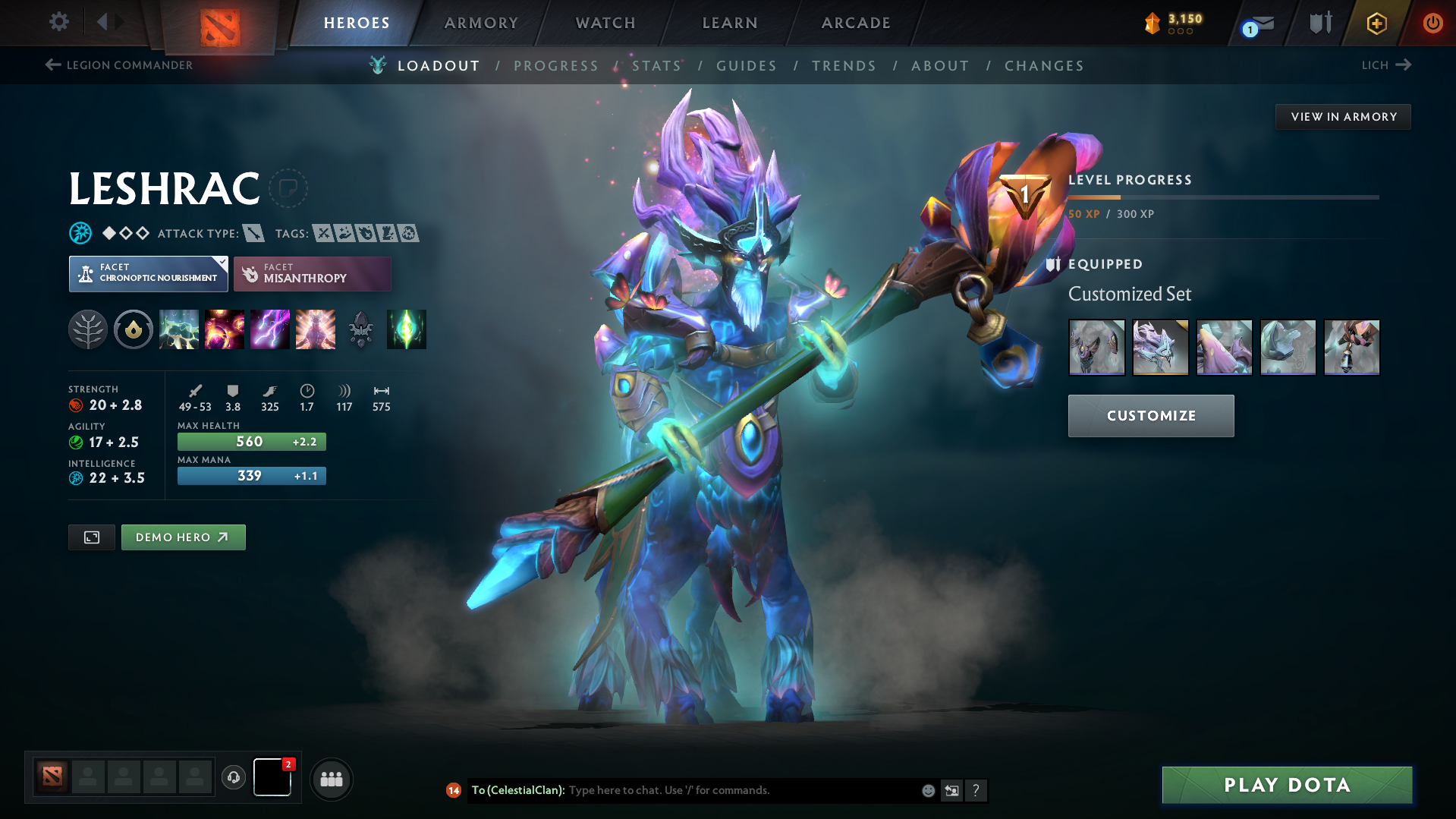Click the XP level progress bar
This screenshot has height=819, width=1456.
(x=1223, y=197)
